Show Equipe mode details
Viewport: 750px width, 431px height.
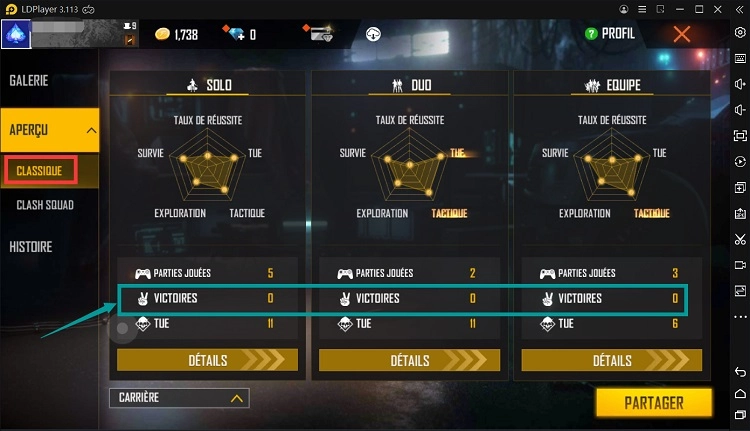click(x=611, y=360)
